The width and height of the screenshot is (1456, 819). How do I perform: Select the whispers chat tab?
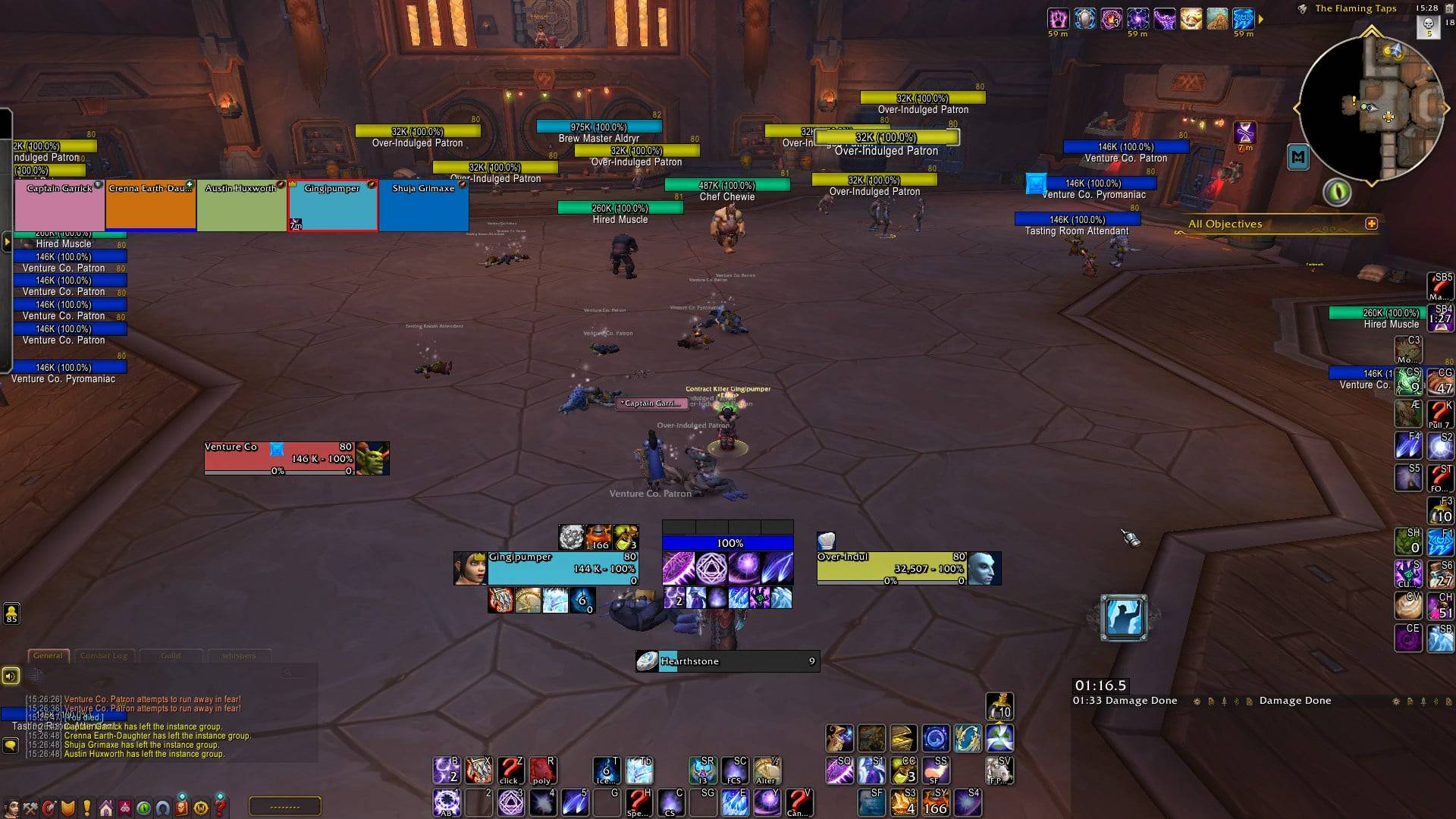pyautogui.click(x=239, y=656)
